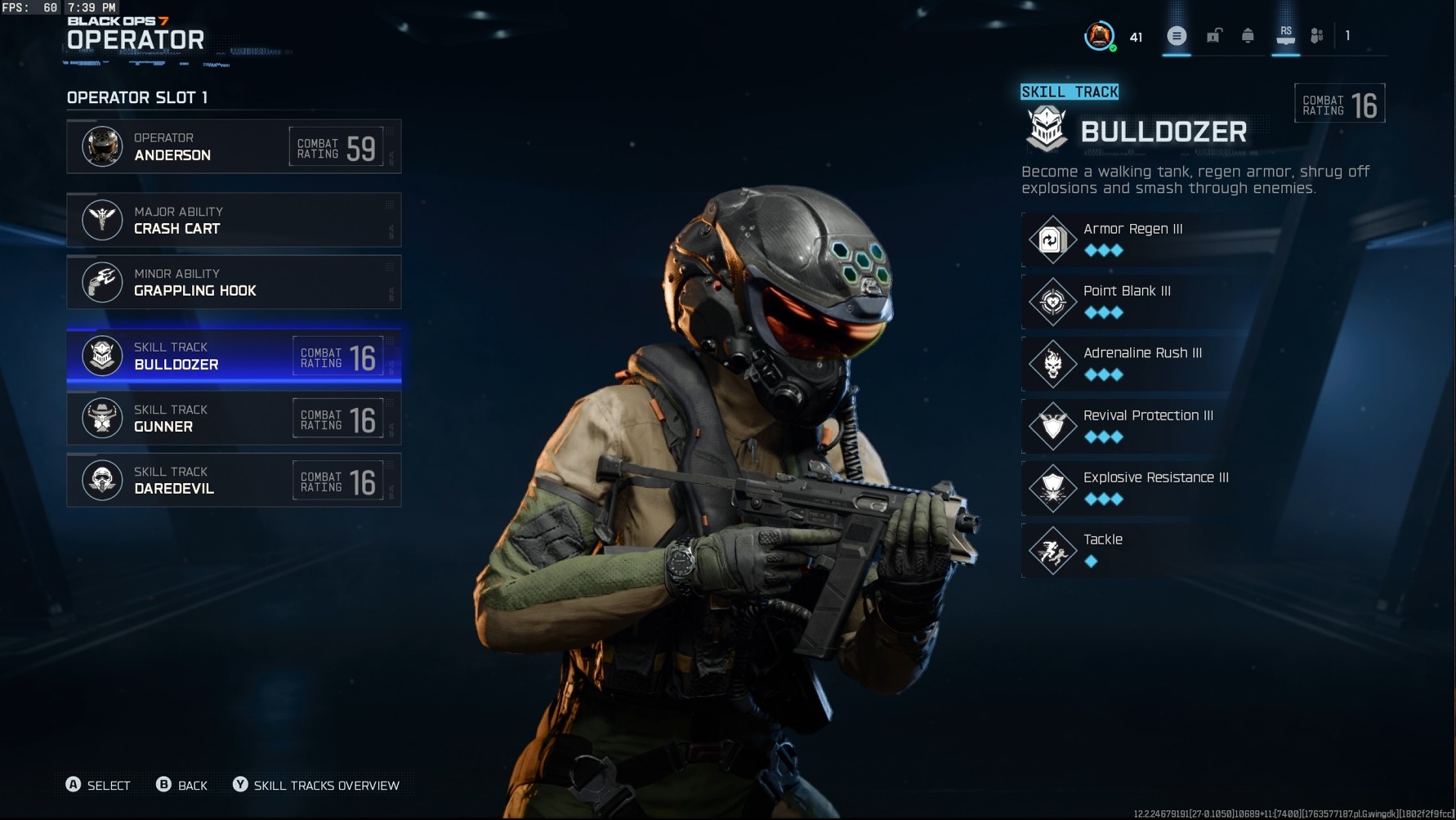Click the Back option at bottom

tap(183, 785)
